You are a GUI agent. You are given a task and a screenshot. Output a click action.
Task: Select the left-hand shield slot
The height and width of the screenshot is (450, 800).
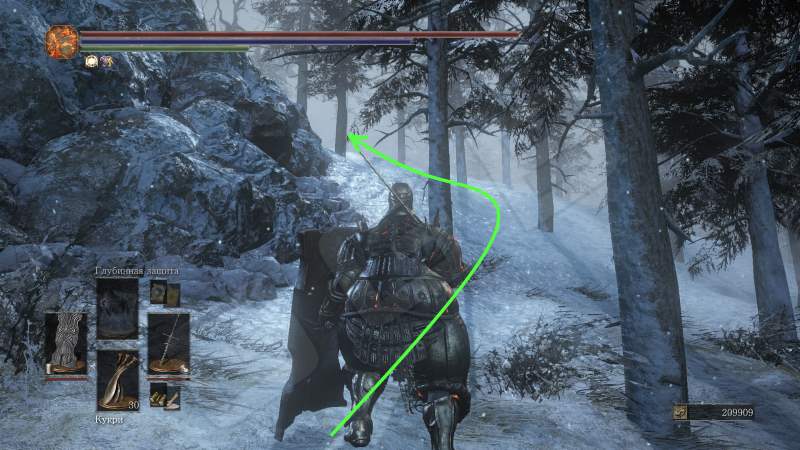[66, 342]
